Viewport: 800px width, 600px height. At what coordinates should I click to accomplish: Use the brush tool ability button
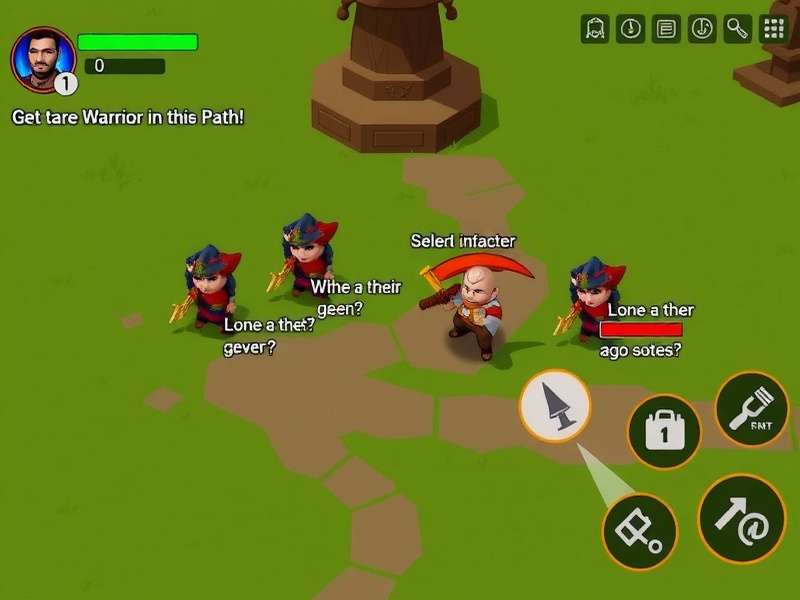click(x=752, y=408)
